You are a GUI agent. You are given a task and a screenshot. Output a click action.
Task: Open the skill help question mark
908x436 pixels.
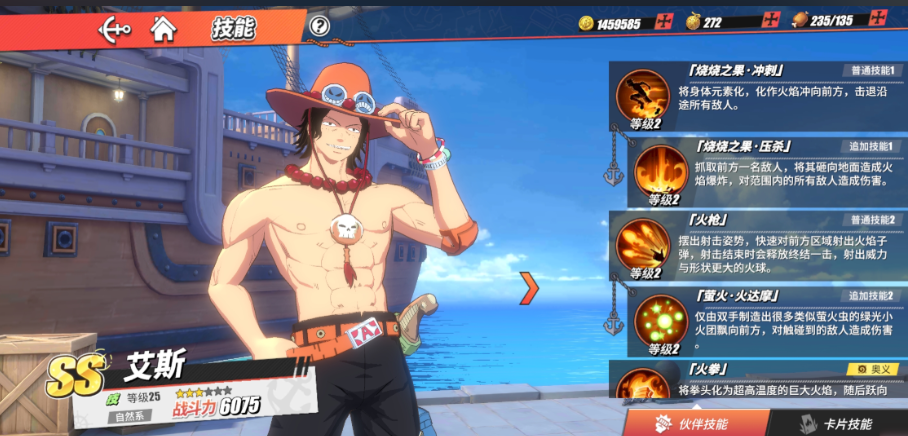[x=319, y=27]
